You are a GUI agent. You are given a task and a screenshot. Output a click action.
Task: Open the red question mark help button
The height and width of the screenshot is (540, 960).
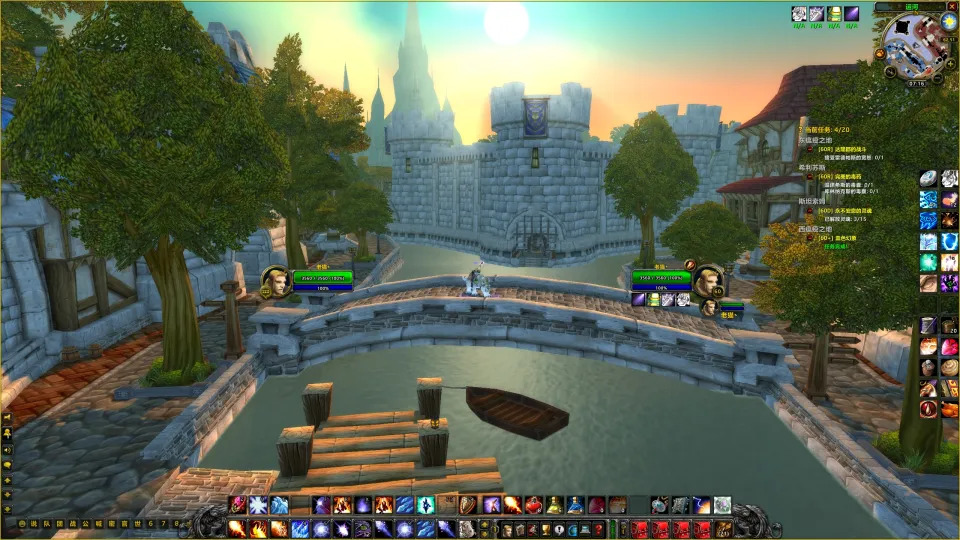pos(598,529)
